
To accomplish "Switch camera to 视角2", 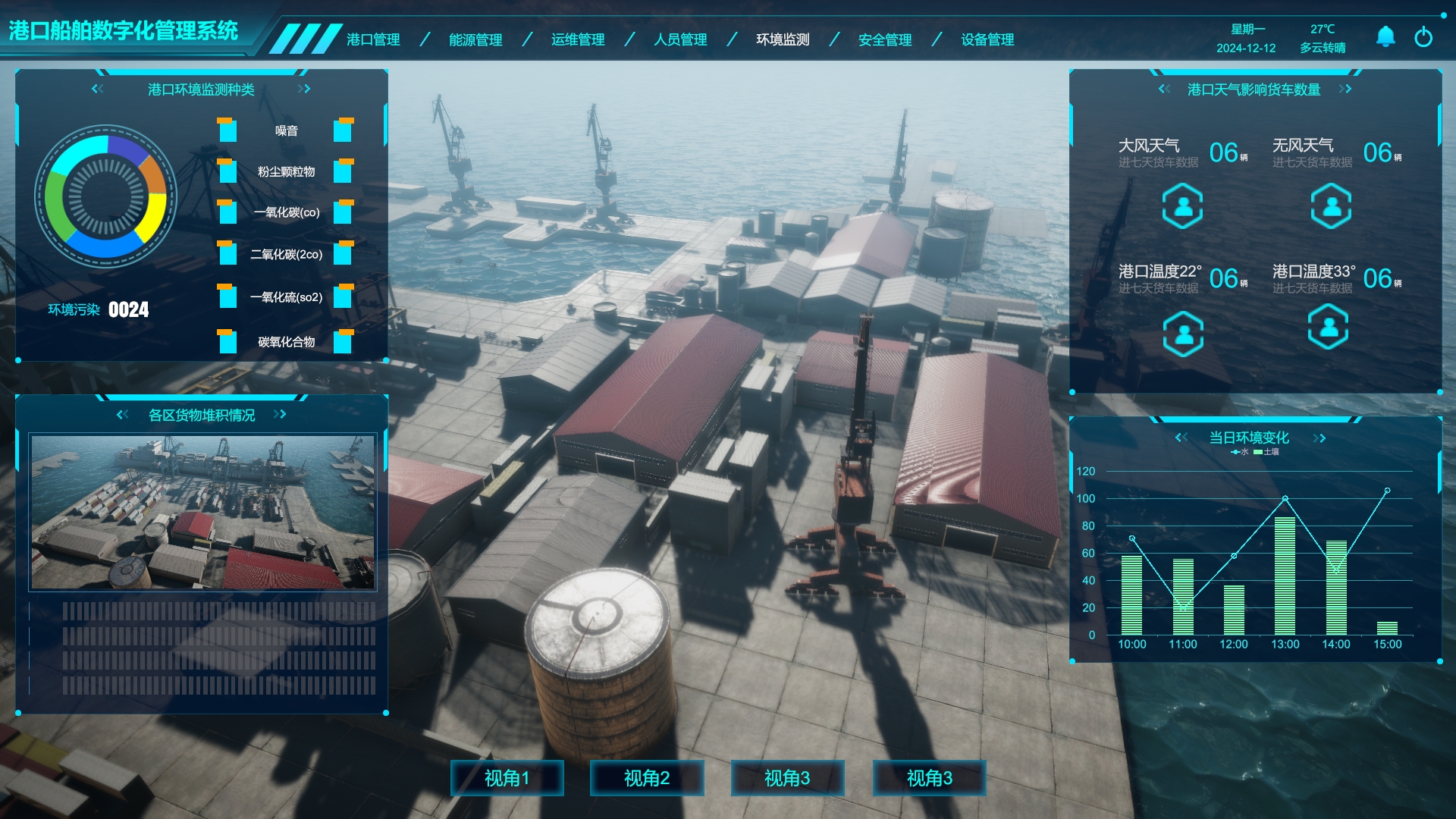I will pos(647,778).
